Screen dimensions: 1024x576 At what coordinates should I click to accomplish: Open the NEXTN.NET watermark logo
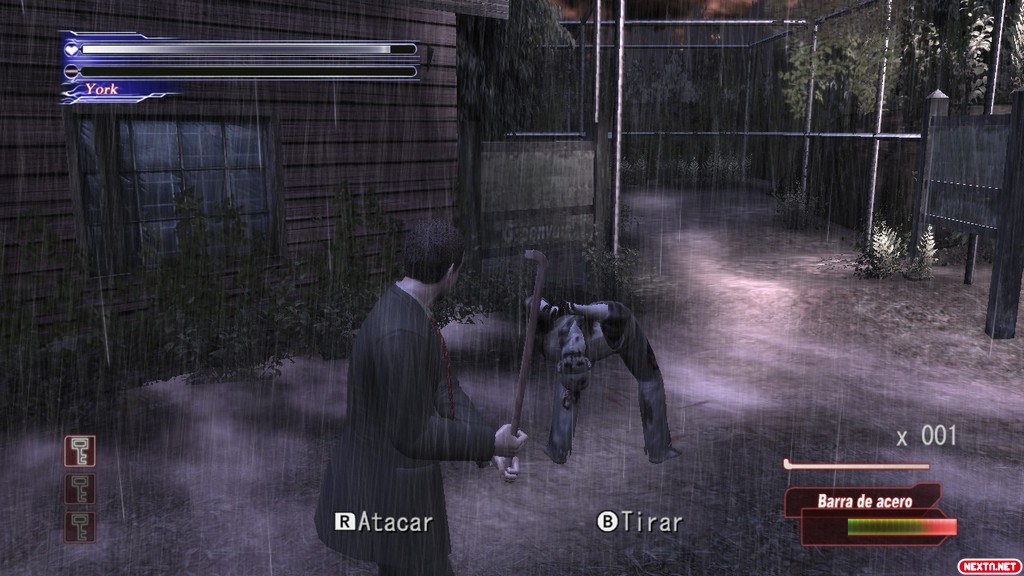pyautogui.click(x=989, y=565)
